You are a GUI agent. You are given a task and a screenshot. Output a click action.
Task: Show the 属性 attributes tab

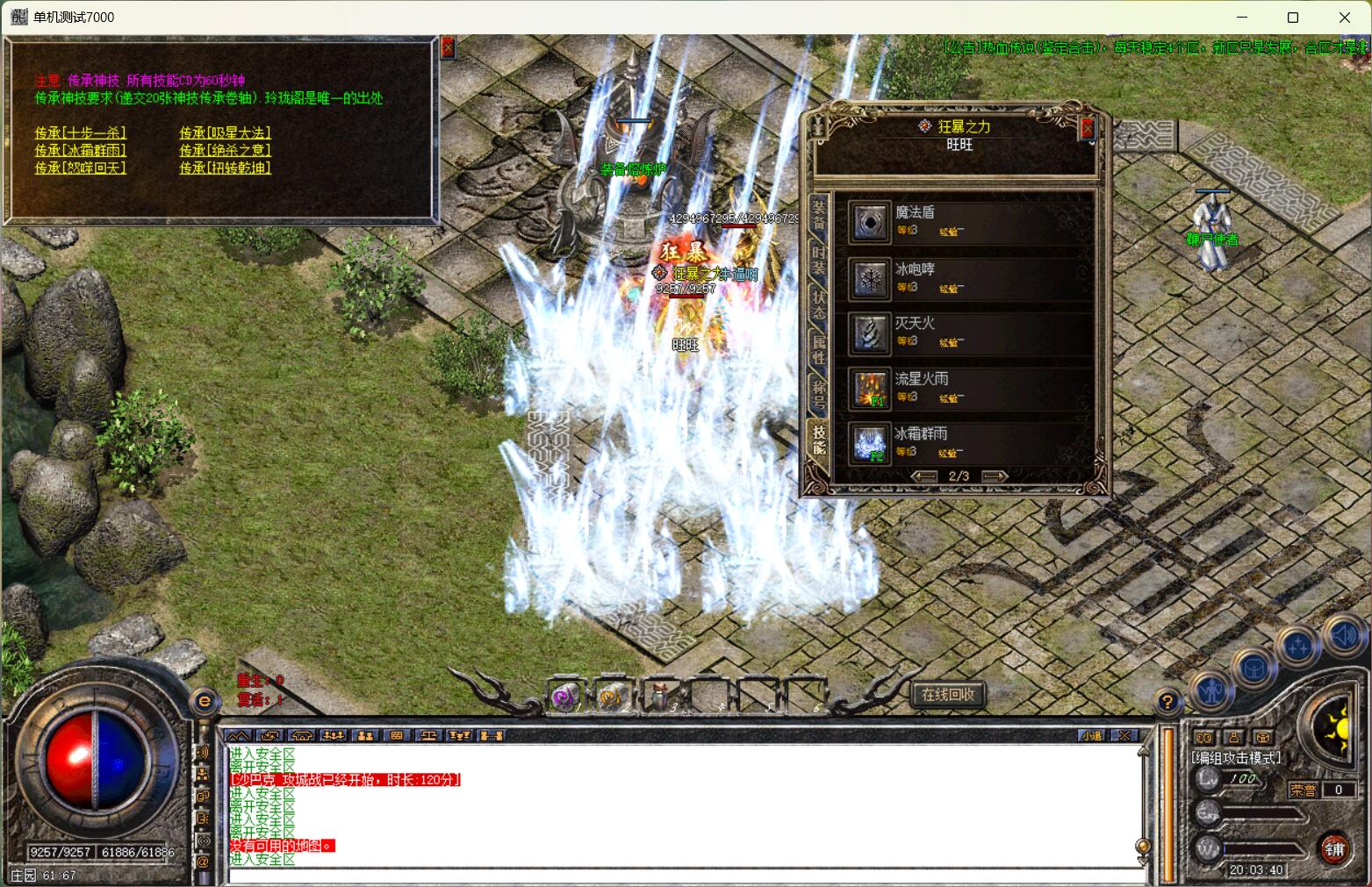(x=819, y=348)
